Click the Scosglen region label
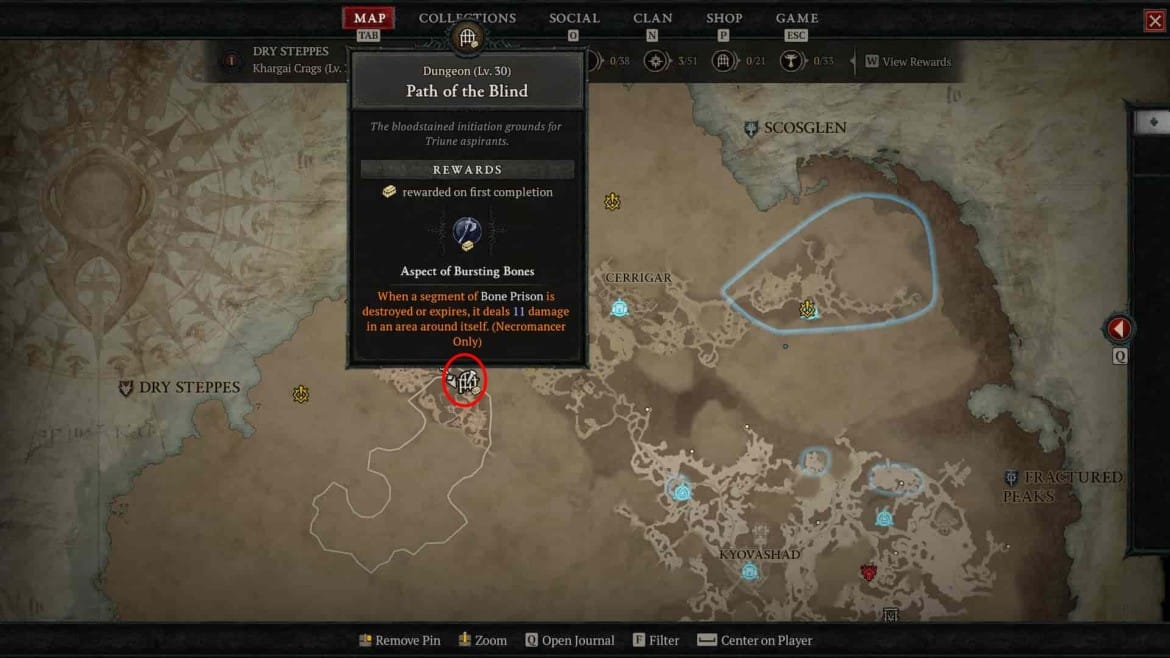The height and width of the screenshot is (658, 1170). pyautogui.click(x=804, y=128)
